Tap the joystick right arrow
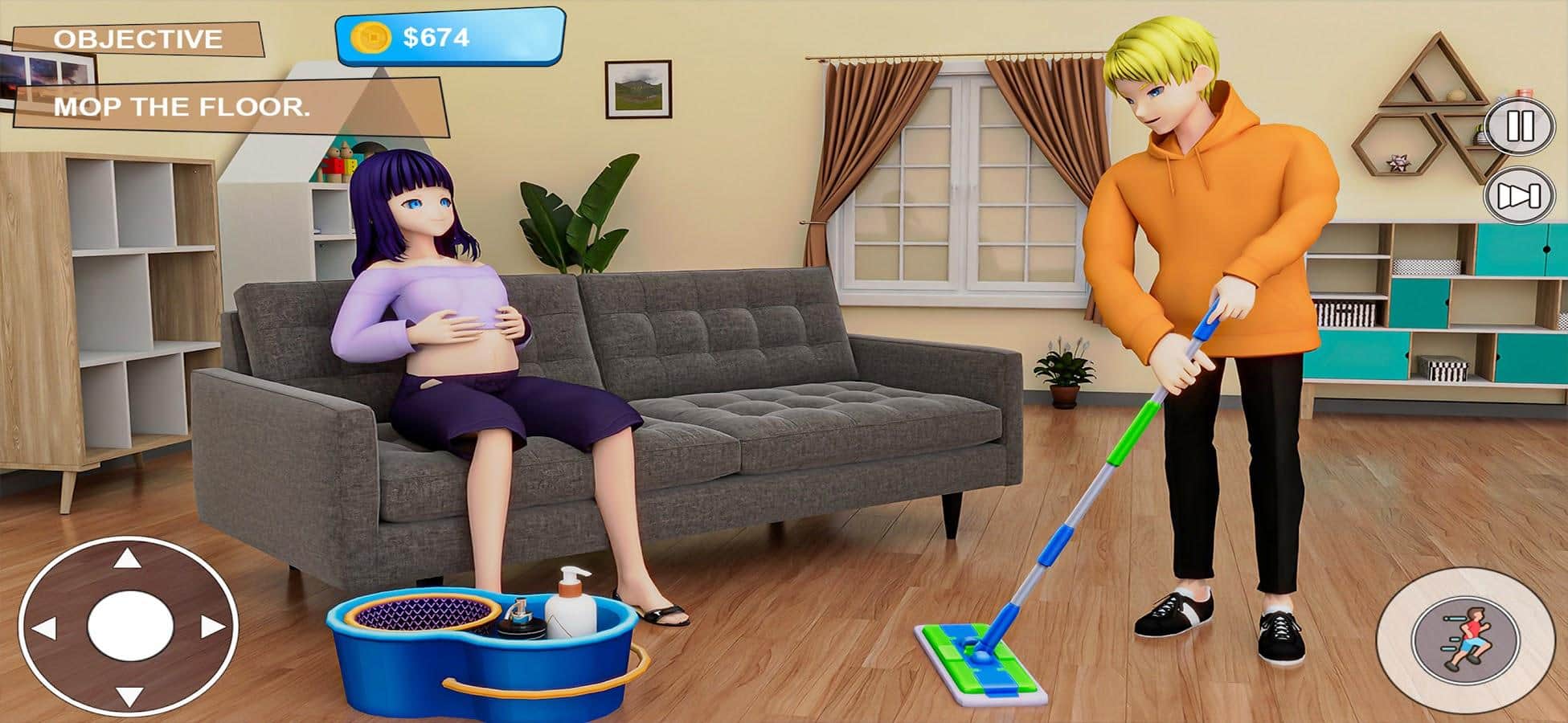 [212, 627]
